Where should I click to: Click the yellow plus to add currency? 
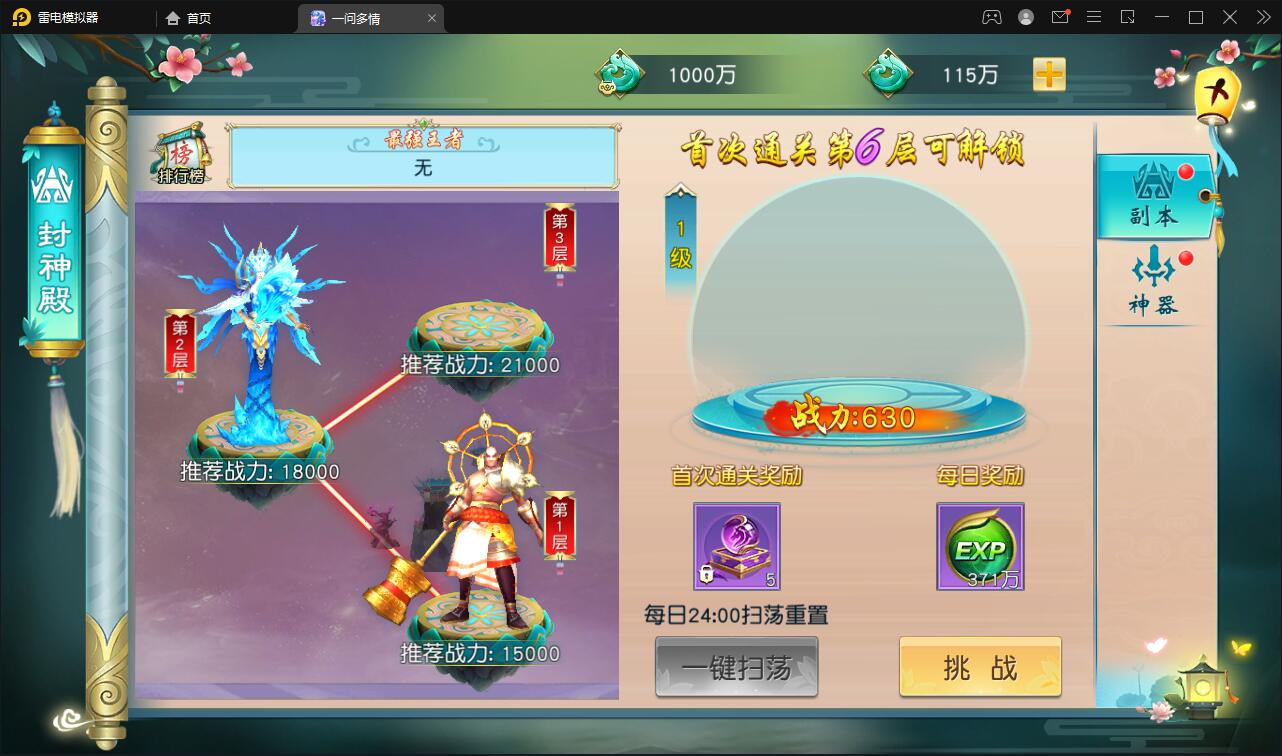coord(1048,73)
